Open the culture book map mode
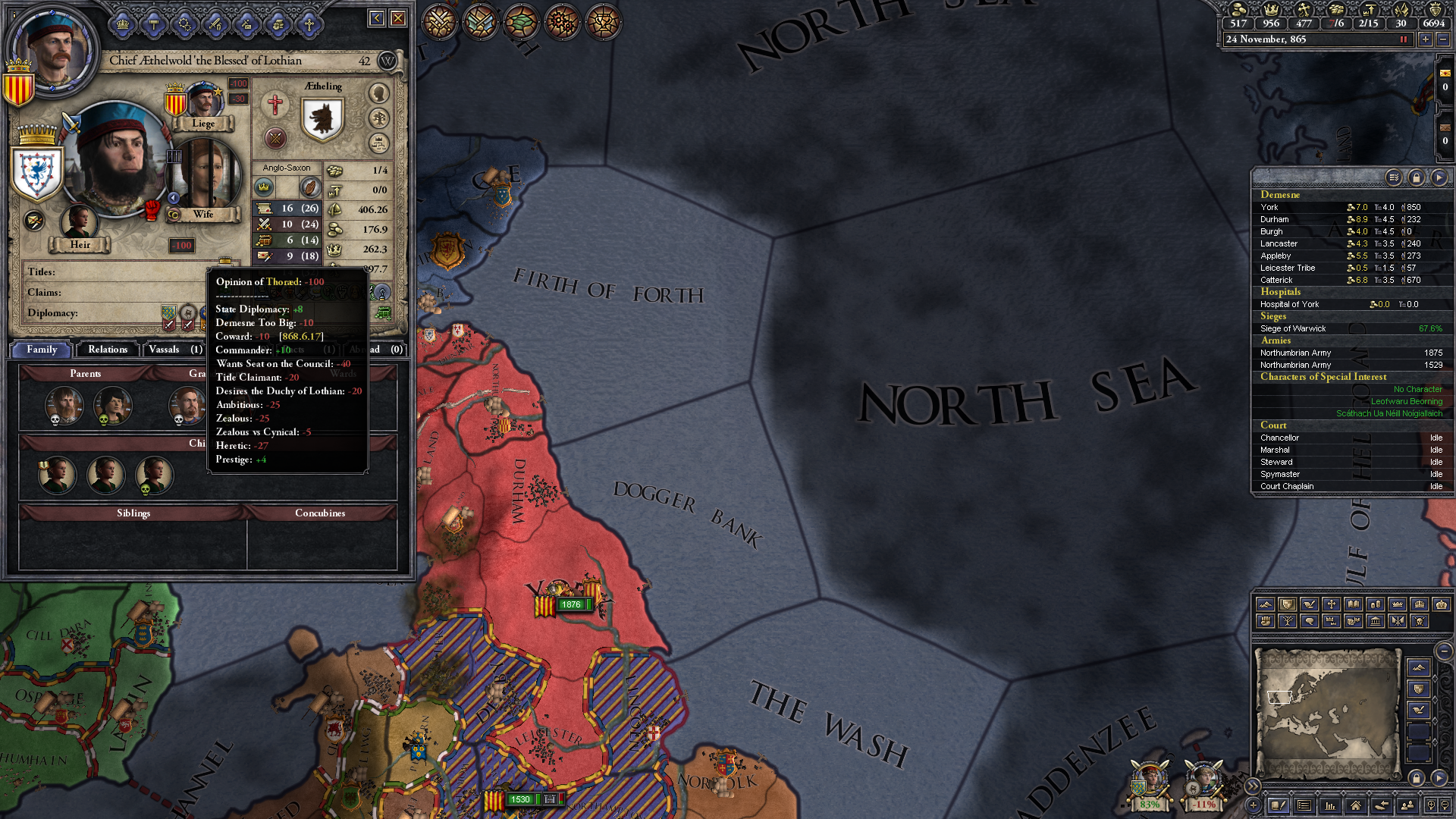The image size is (1456, 819). 1354,604
